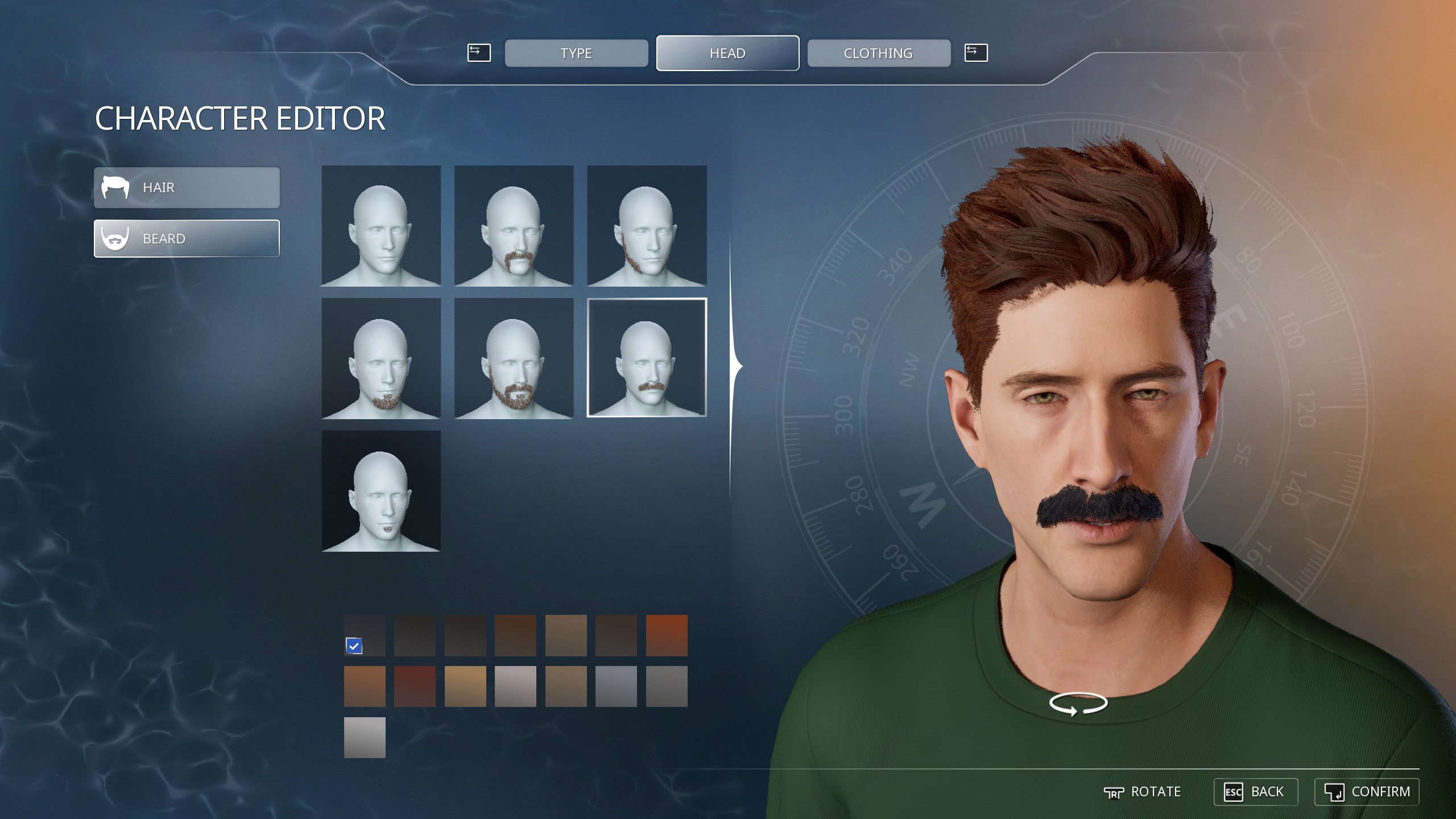The image size is (1456, 819).
Task: Toggle the checkmark on the selected dark beard color
Action: (355, 645)
